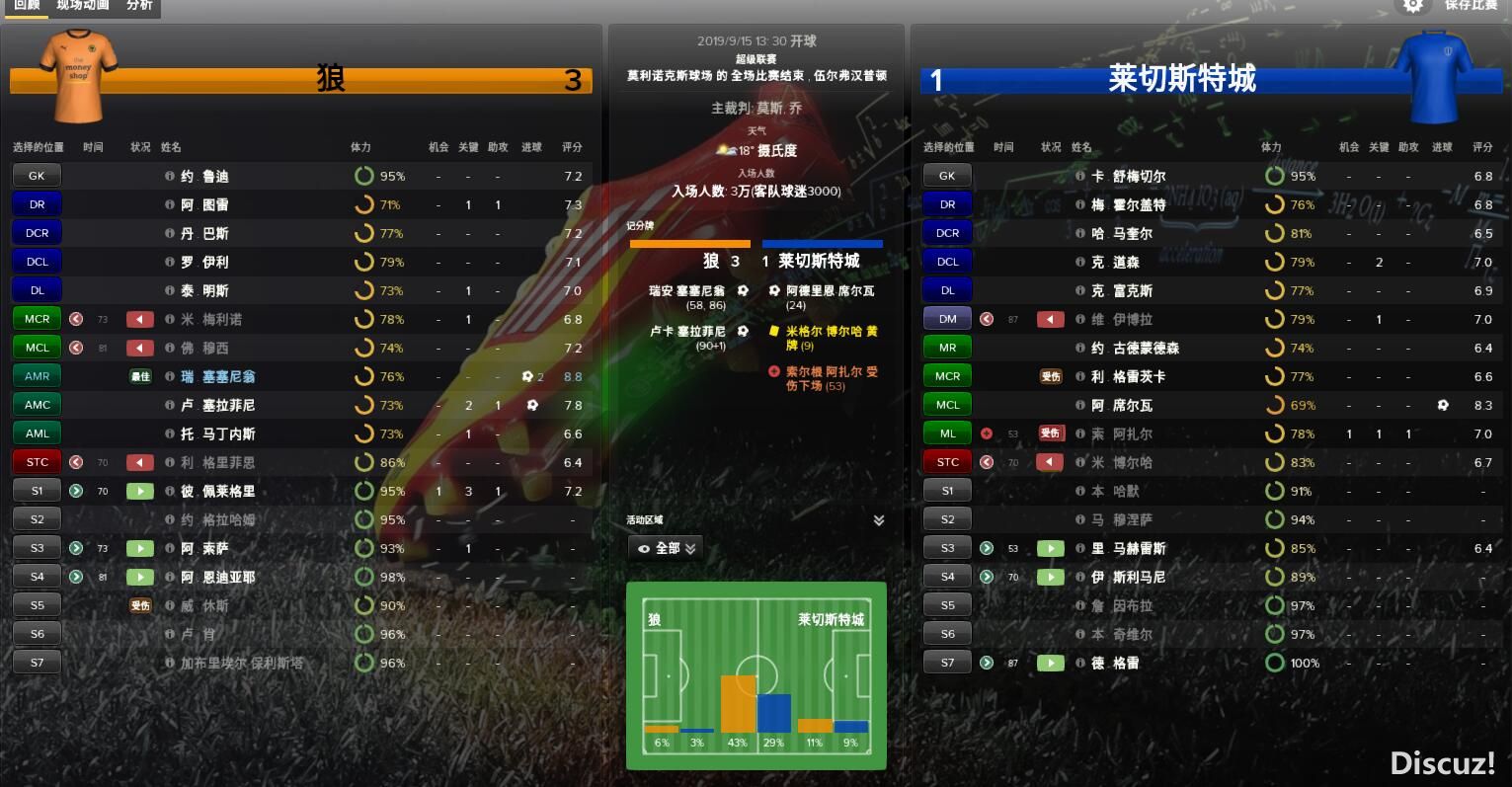Switch to the 现场动画 tab

(x=83, y=6)
